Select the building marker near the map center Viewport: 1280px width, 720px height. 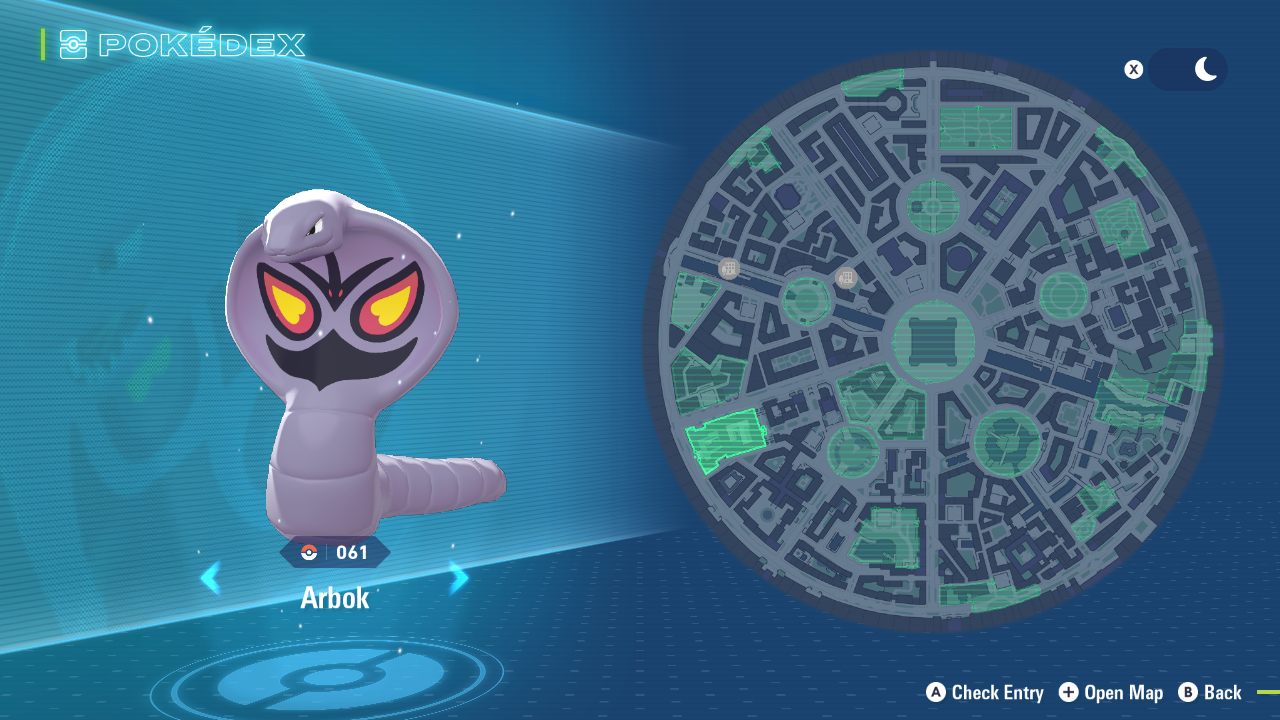[845, 277]
